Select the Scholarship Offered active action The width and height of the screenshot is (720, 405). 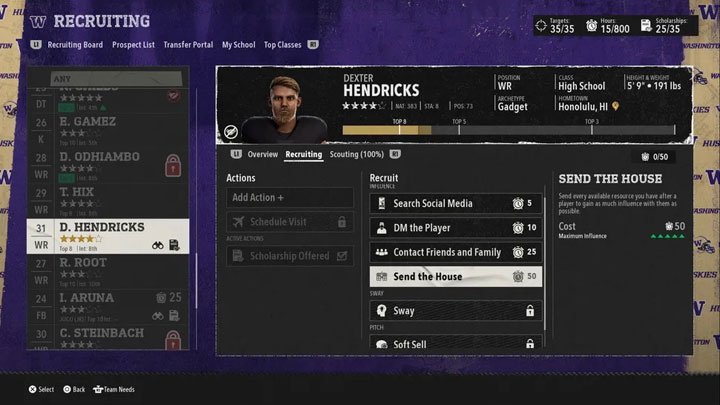[x=290, y=256]
